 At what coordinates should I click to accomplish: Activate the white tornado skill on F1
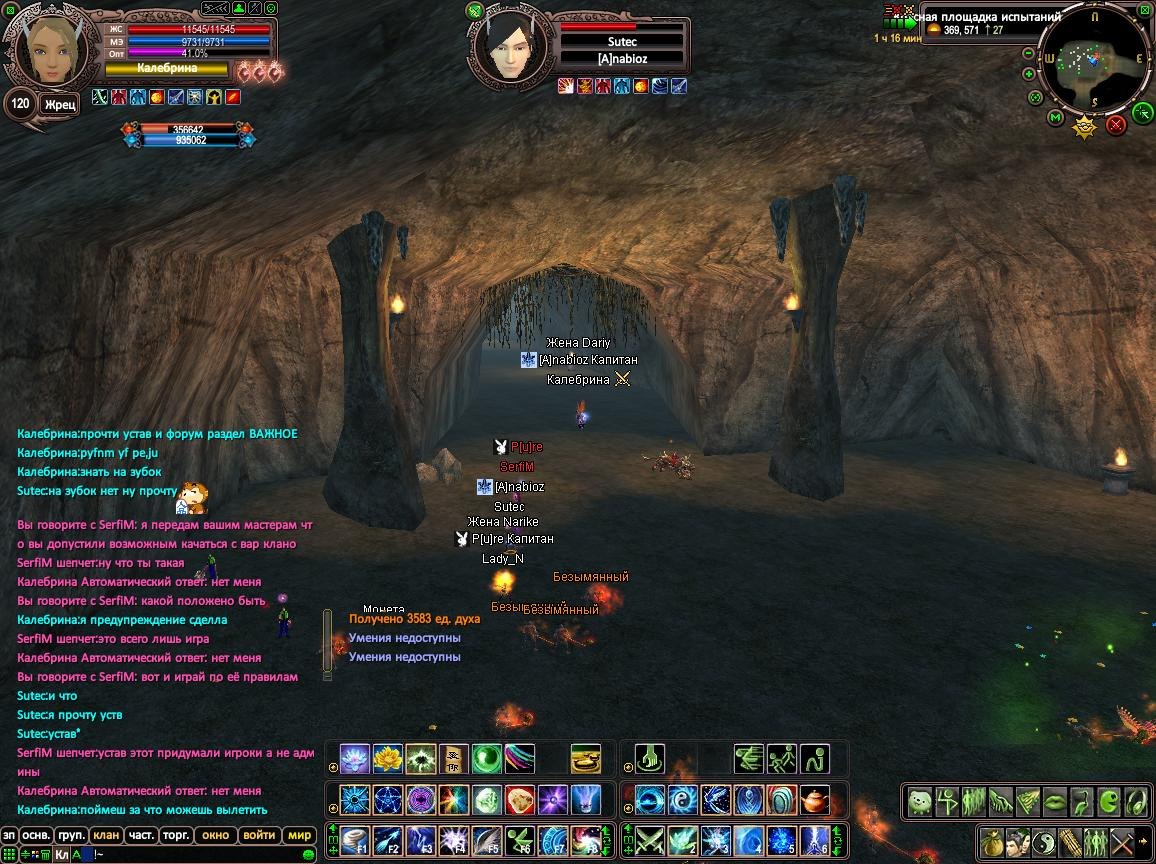point(354,839)
